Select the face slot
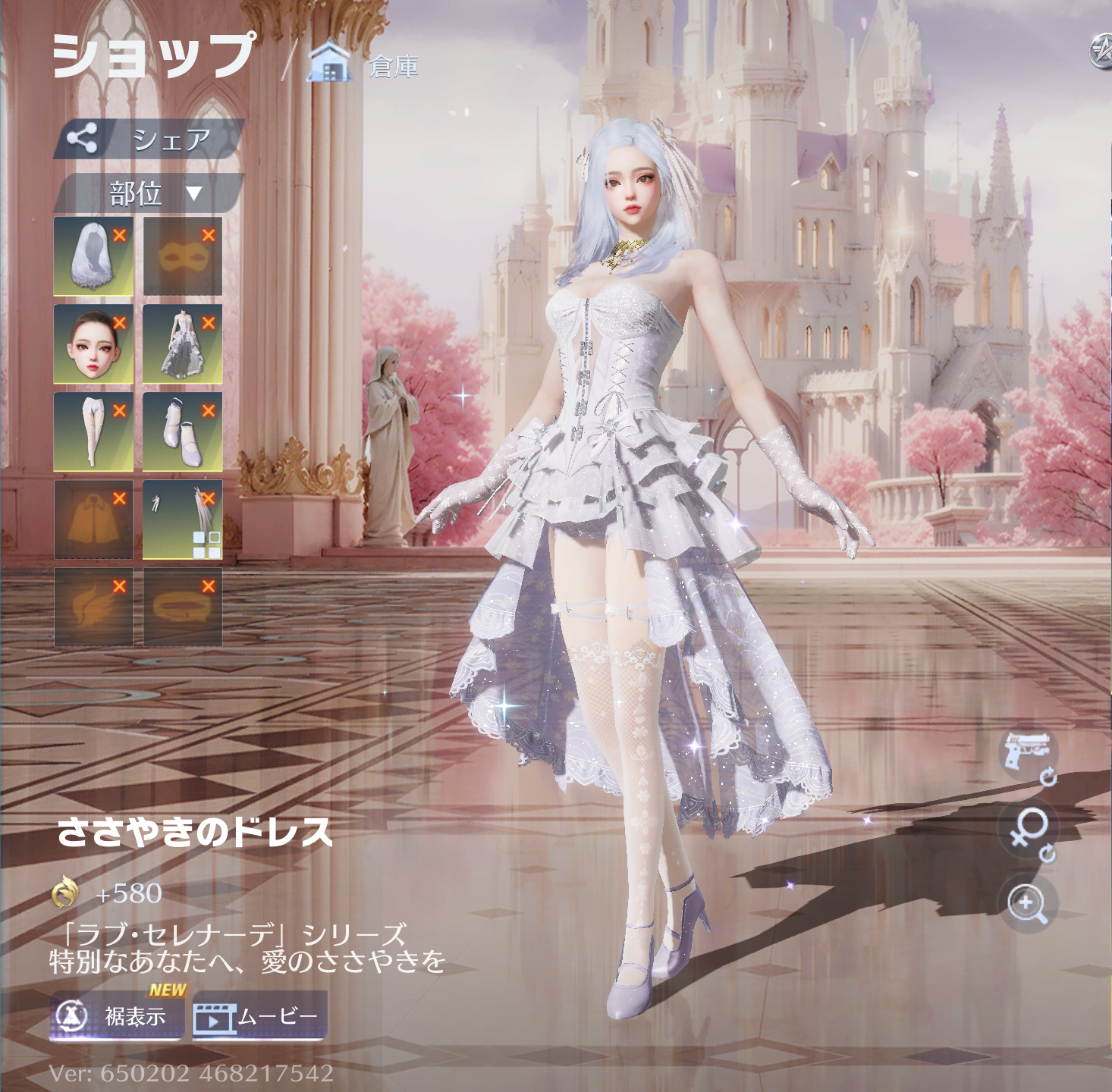This screenshot has height=1092, width=1112. (x=93, y=344)
